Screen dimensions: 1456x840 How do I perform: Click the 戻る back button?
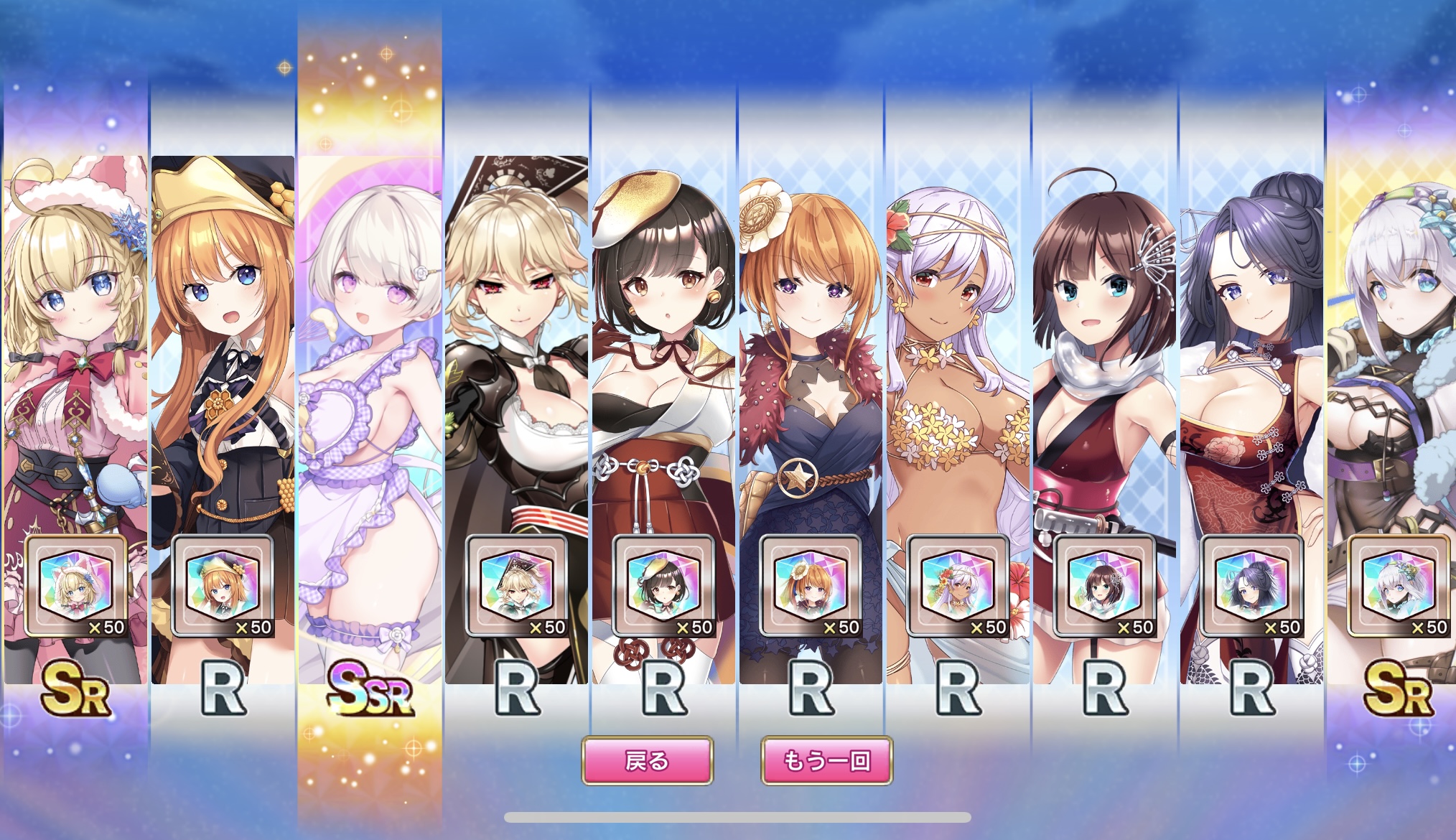[647, 760]
